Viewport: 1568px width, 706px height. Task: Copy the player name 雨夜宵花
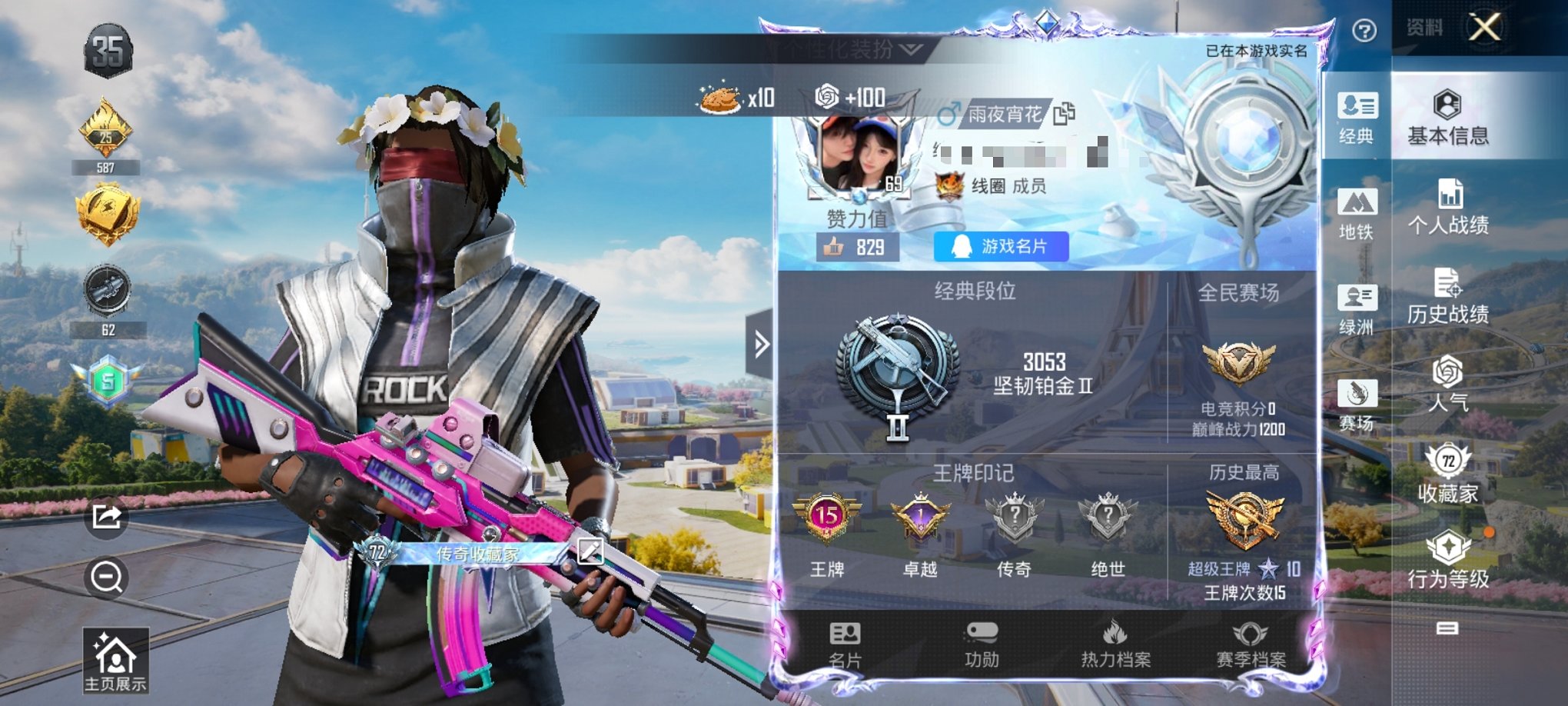click(x=1065, y=115)
